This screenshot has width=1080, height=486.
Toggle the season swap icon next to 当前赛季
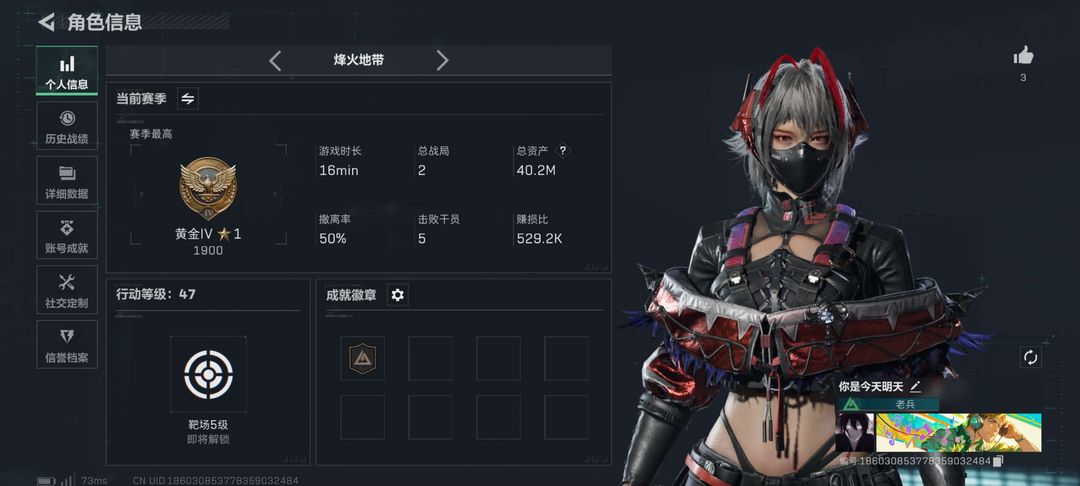tap(187, 98)
